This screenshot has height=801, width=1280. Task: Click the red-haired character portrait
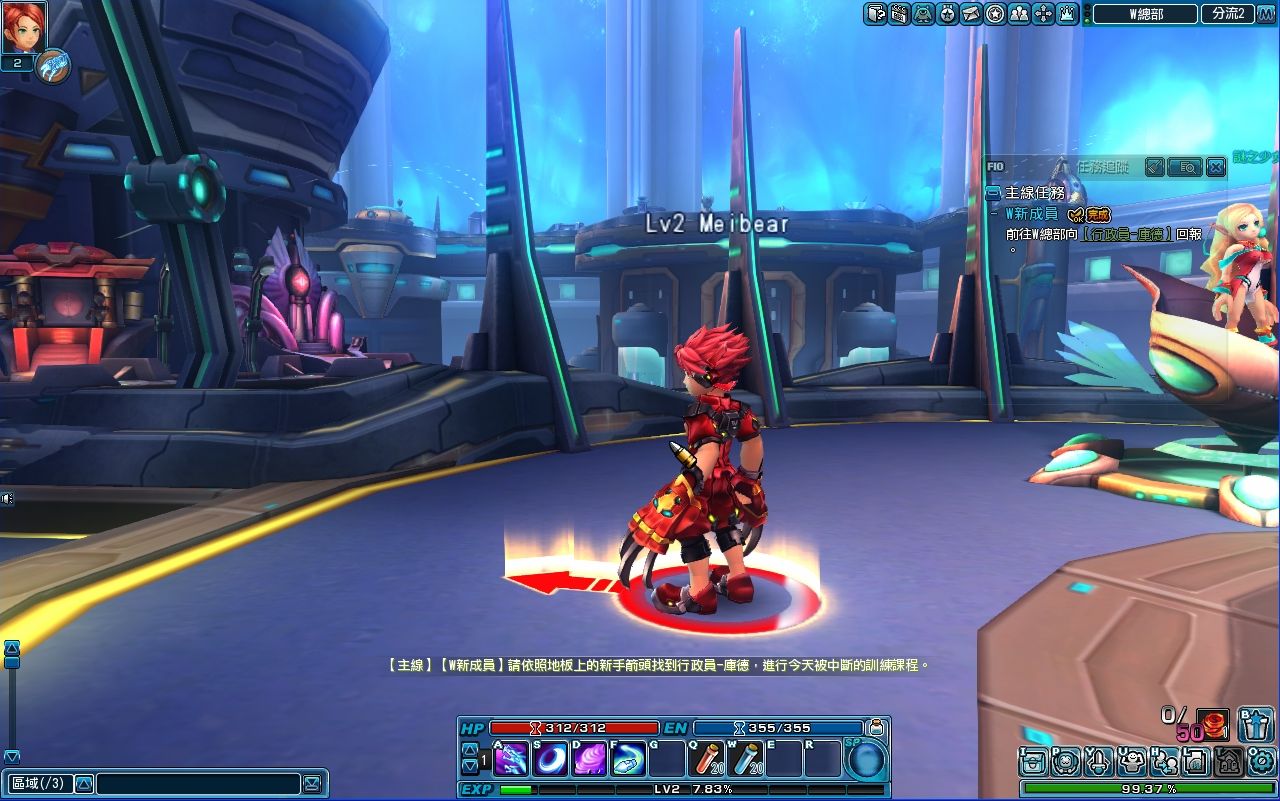tap(23, 27)
